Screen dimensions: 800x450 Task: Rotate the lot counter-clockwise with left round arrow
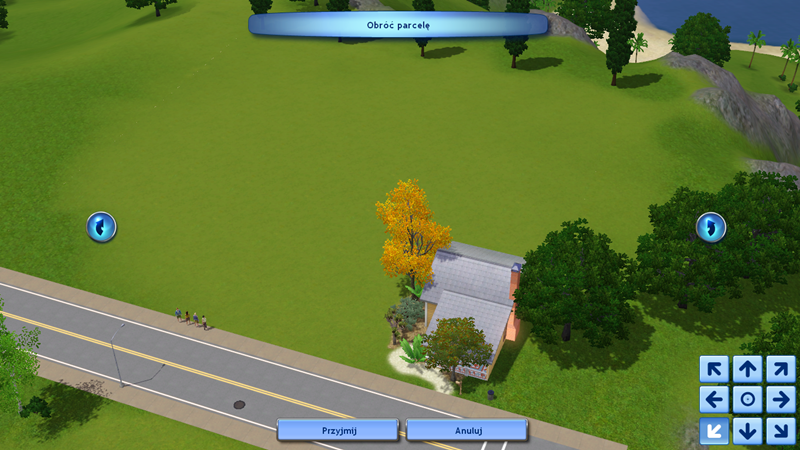[x=101, y=227]
